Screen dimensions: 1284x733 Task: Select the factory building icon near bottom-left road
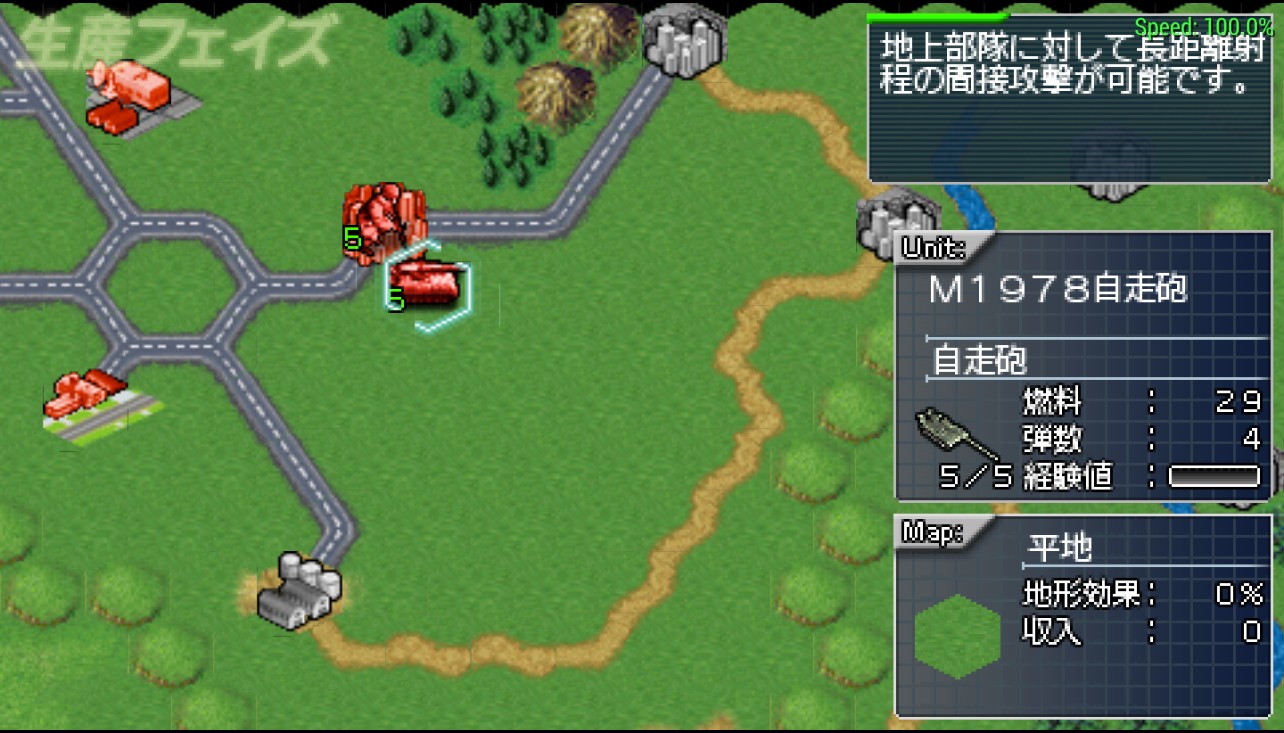pos(292,595)
